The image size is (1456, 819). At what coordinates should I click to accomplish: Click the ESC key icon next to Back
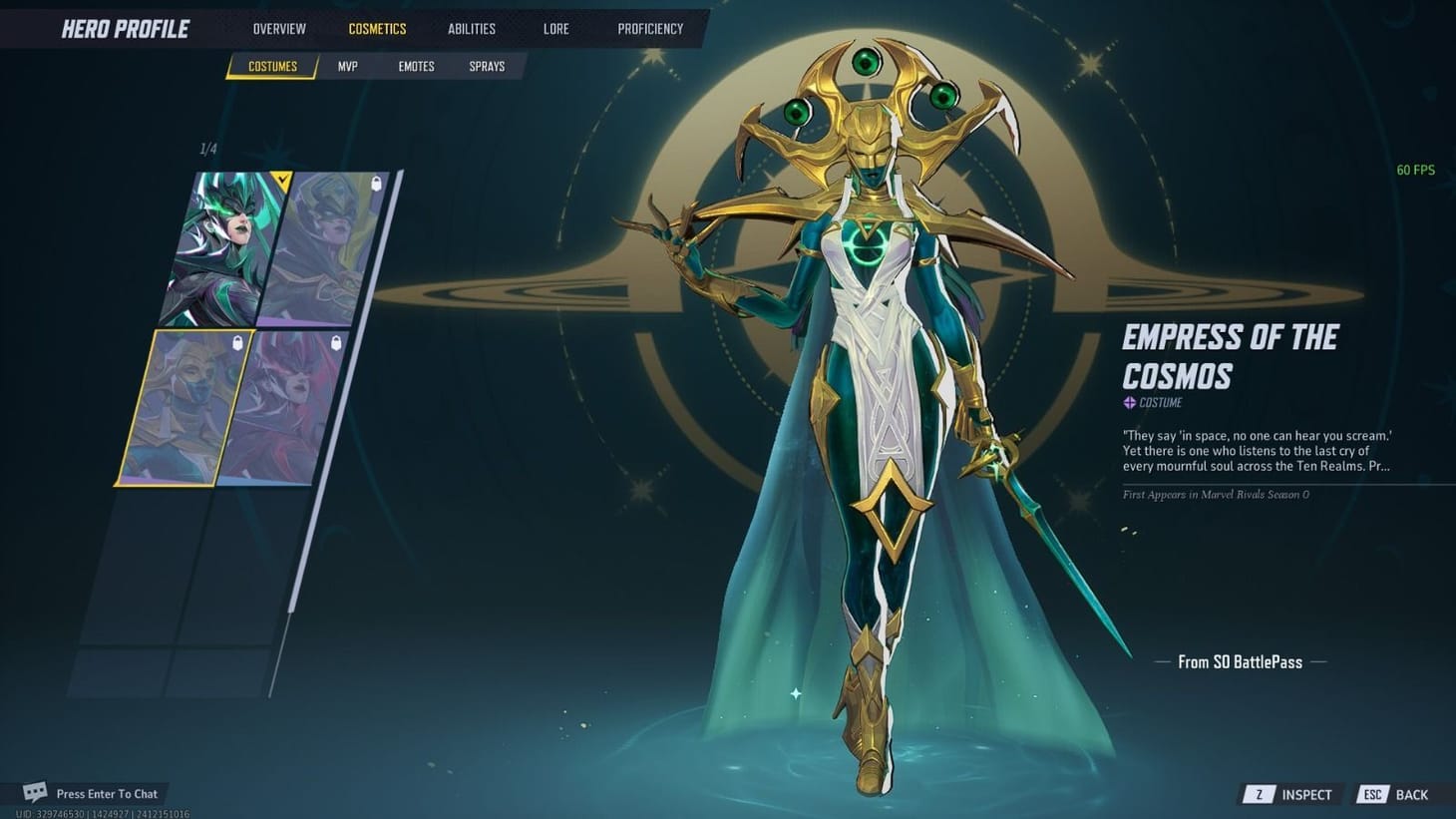(1371, 794)
